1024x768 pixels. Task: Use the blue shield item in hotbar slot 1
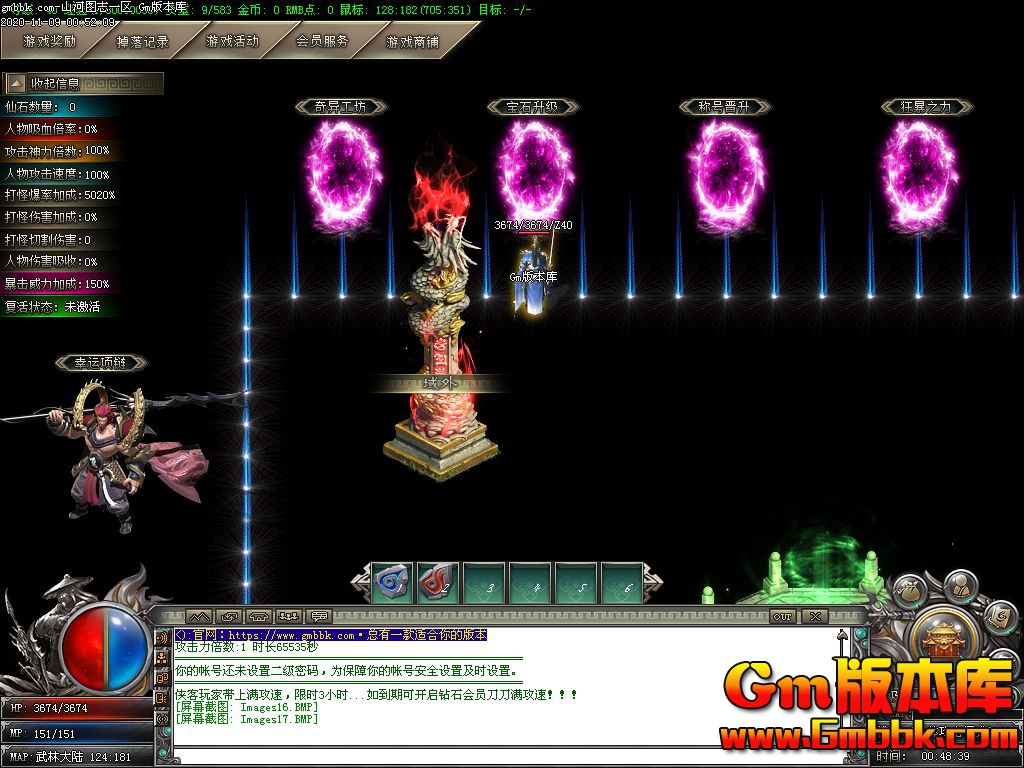392,582
